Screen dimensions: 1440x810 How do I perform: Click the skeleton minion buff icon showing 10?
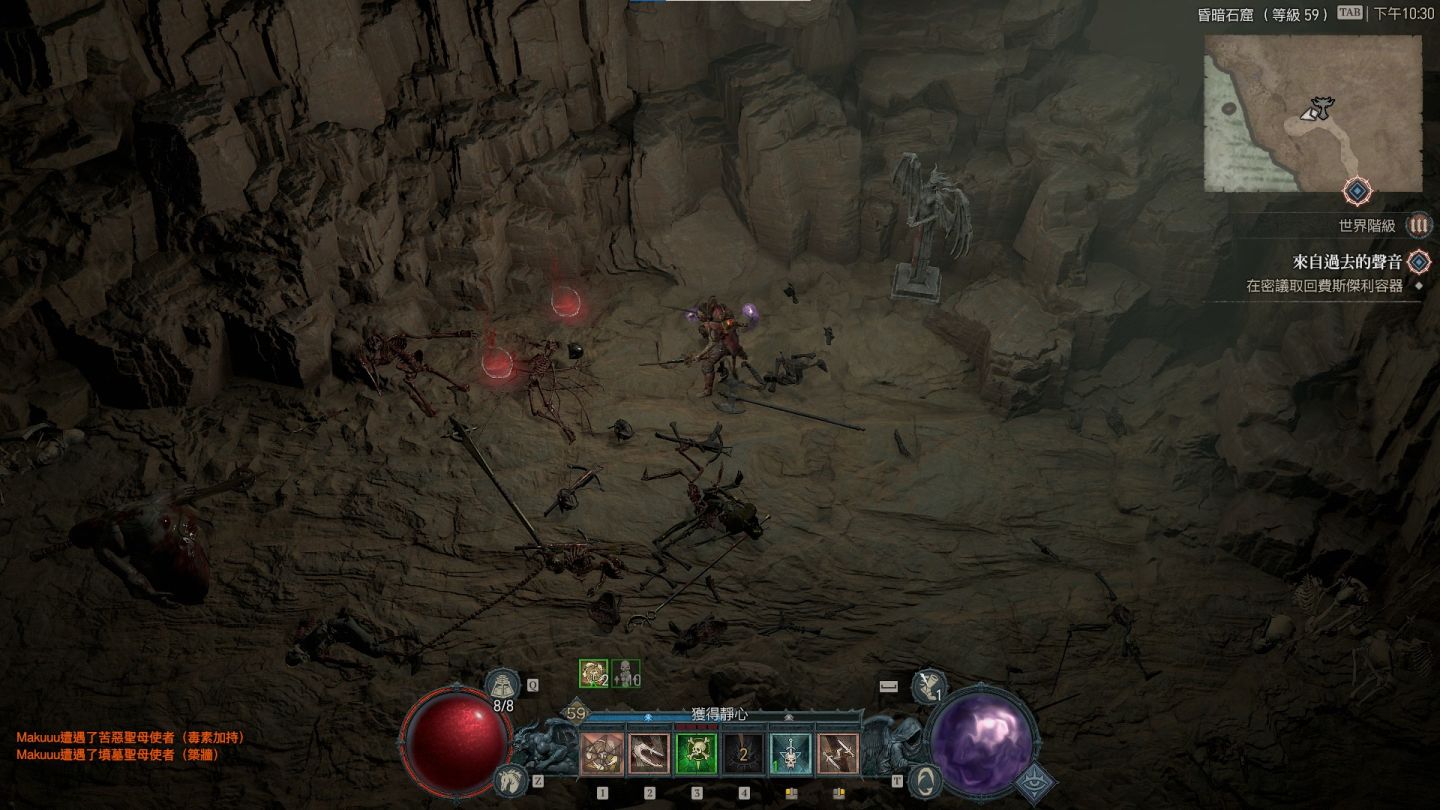(x=626, y=674)
